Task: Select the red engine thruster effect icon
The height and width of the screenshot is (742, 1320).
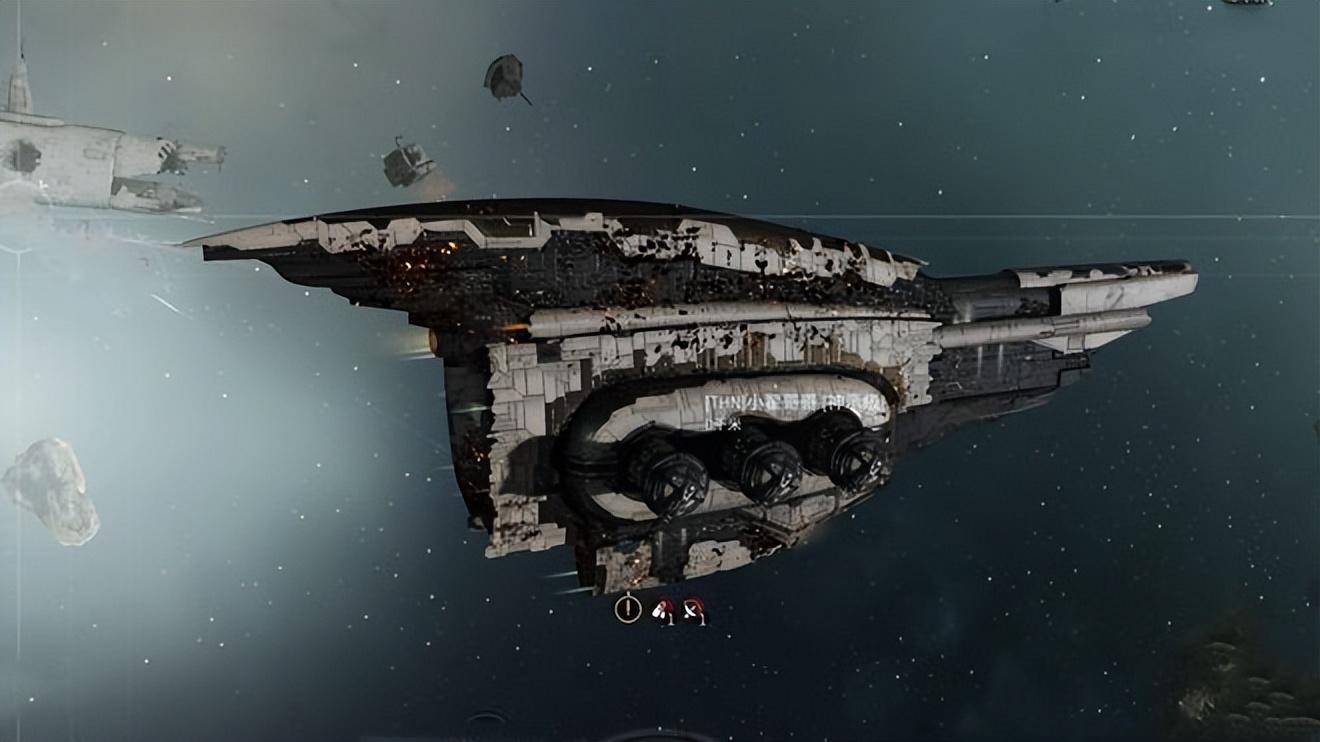Action: click(x=662, y=609)
